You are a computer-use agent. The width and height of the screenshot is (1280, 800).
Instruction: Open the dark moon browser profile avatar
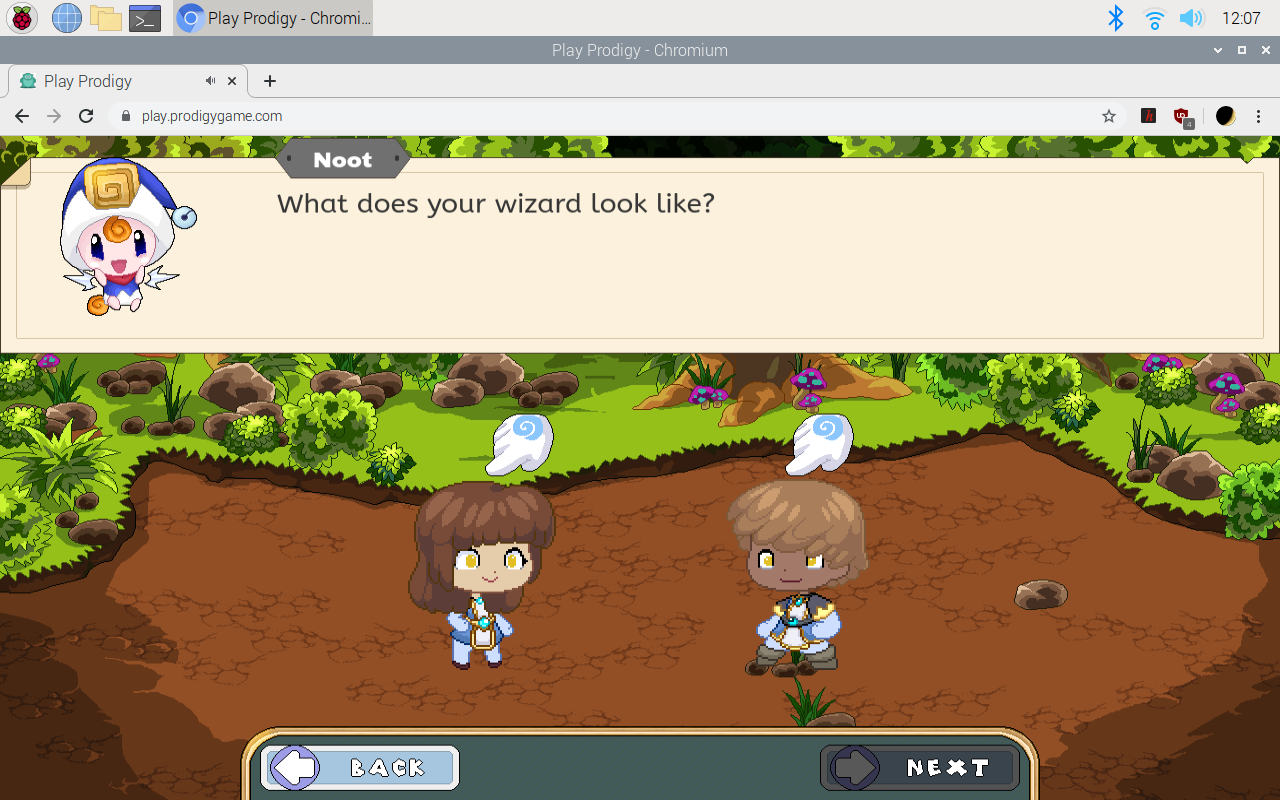pyautogui.click(x=1225, y=116)
